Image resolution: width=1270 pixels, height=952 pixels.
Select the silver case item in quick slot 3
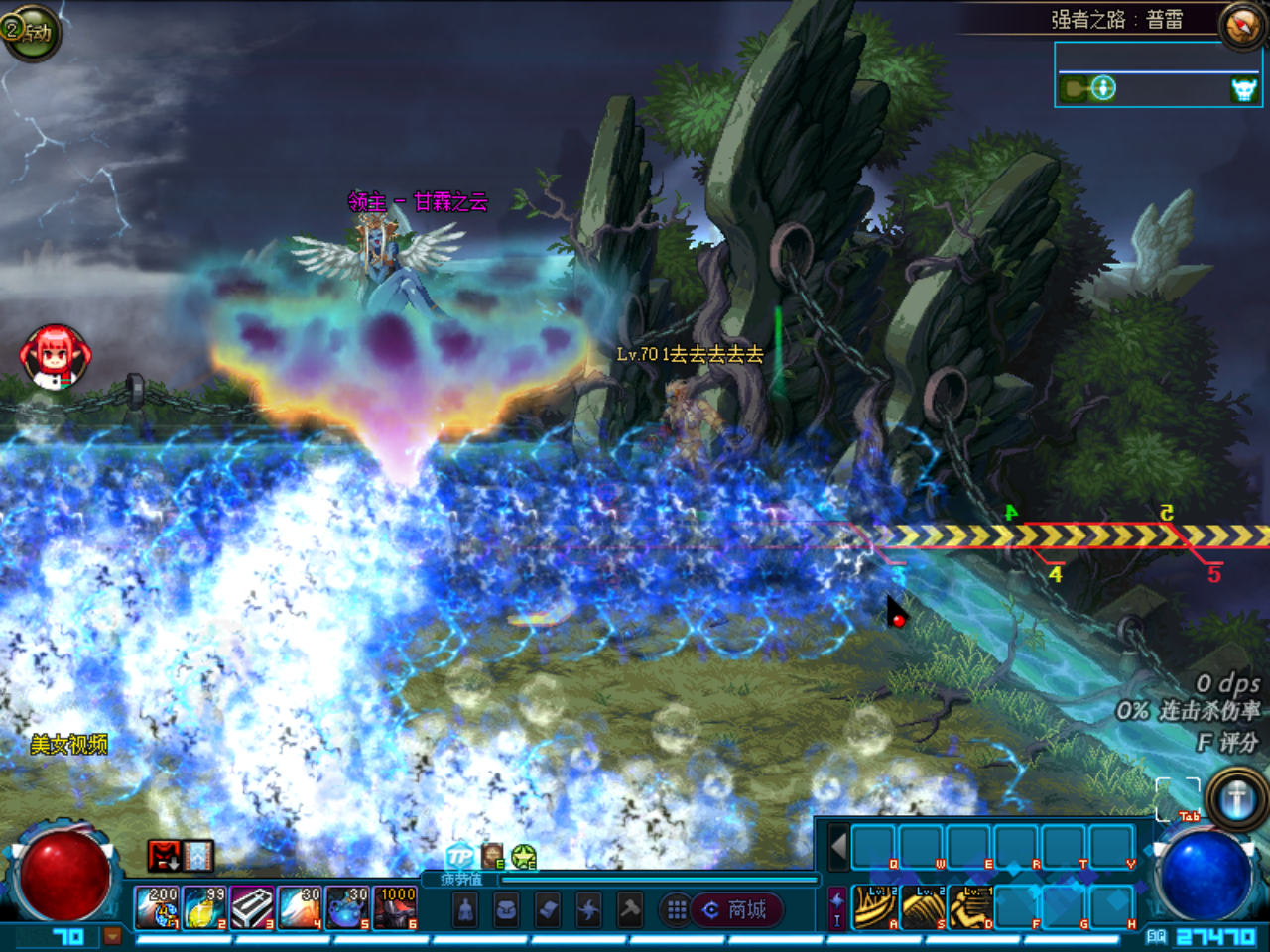tap(253, 908)
